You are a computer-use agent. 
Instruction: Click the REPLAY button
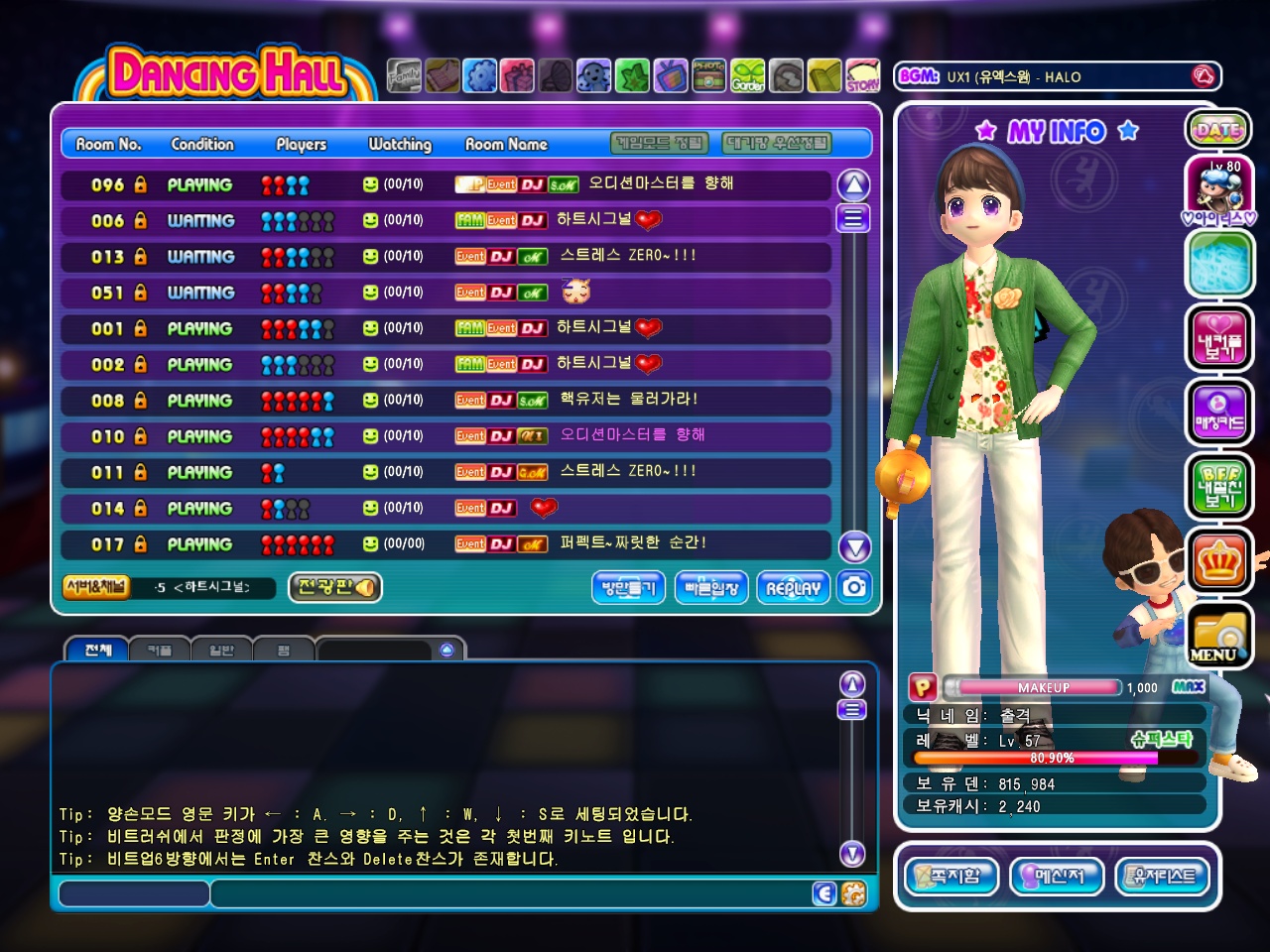[x=793, y=587]
